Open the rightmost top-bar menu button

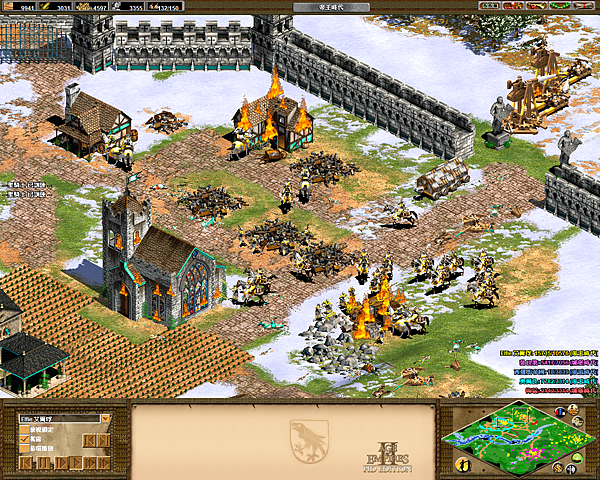(x=584, y=5)
